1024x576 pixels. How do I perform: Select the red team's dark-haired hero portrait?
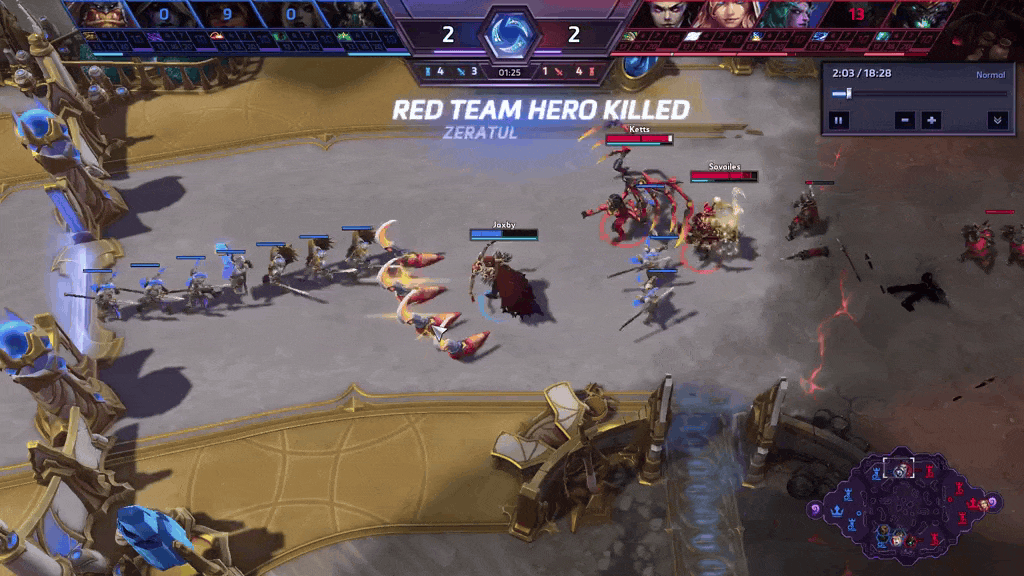(x=666, y=14)
